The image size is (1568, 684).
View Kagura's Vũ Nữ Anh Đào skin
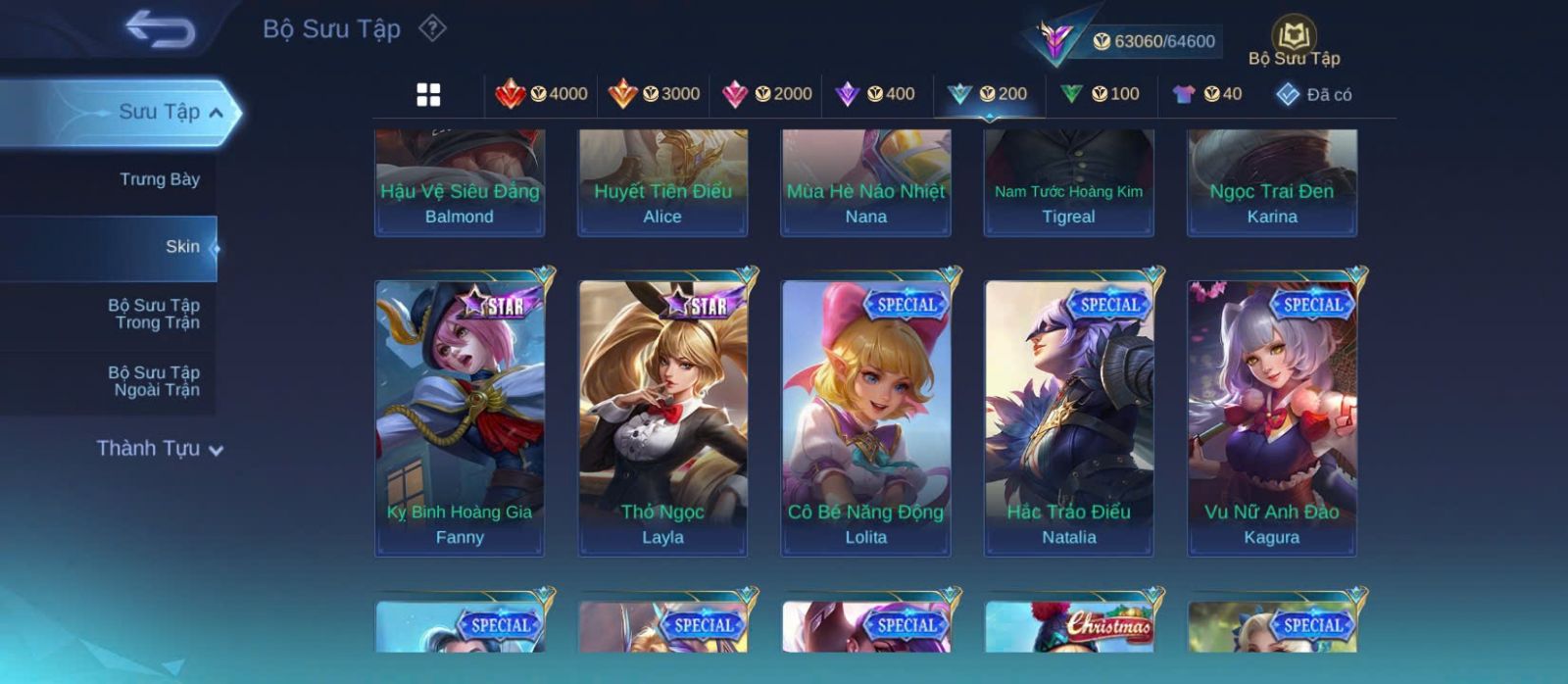1272,418
